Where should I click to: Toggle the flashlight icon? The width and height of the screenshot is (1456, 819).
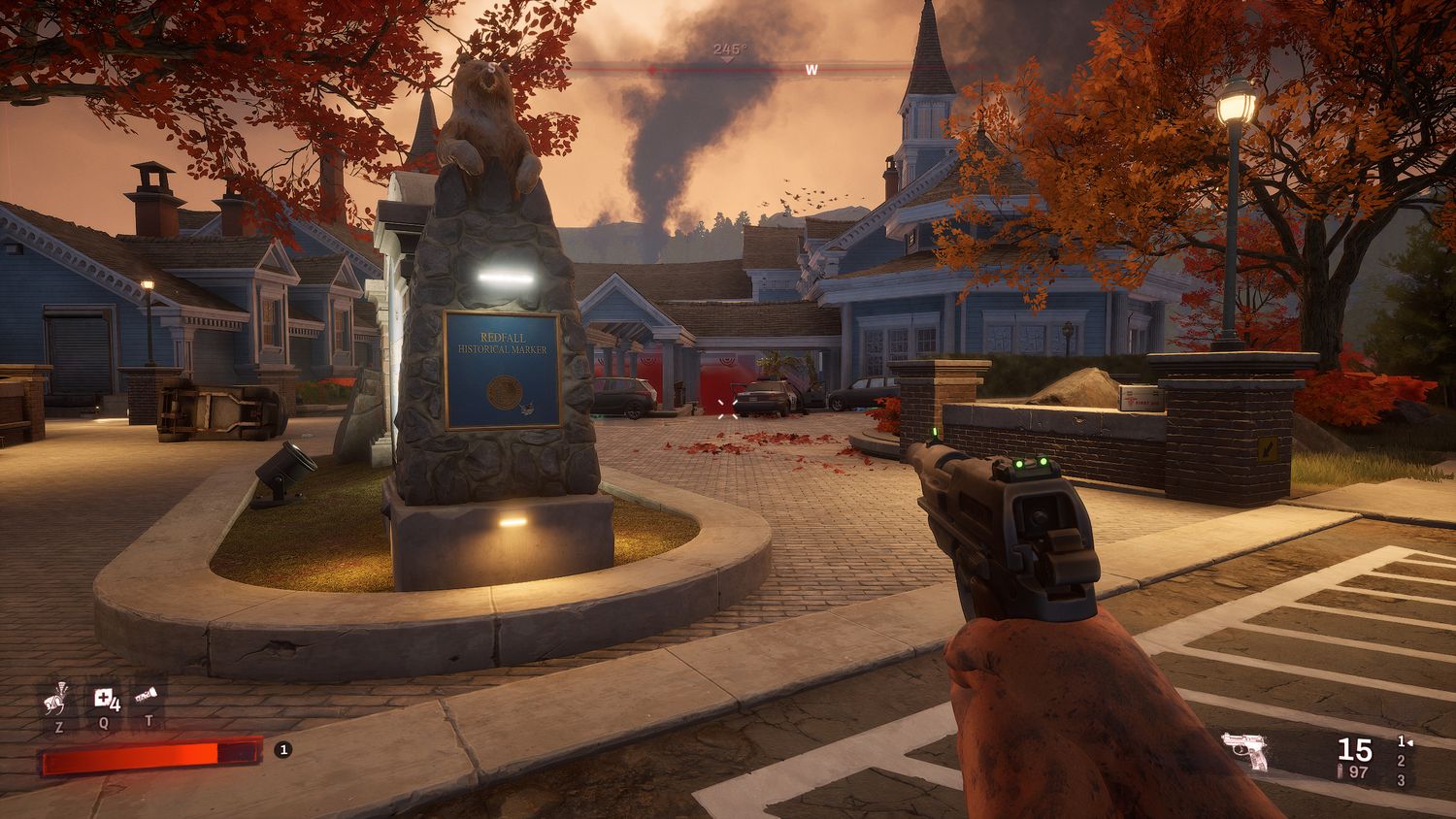click(147, 696)
